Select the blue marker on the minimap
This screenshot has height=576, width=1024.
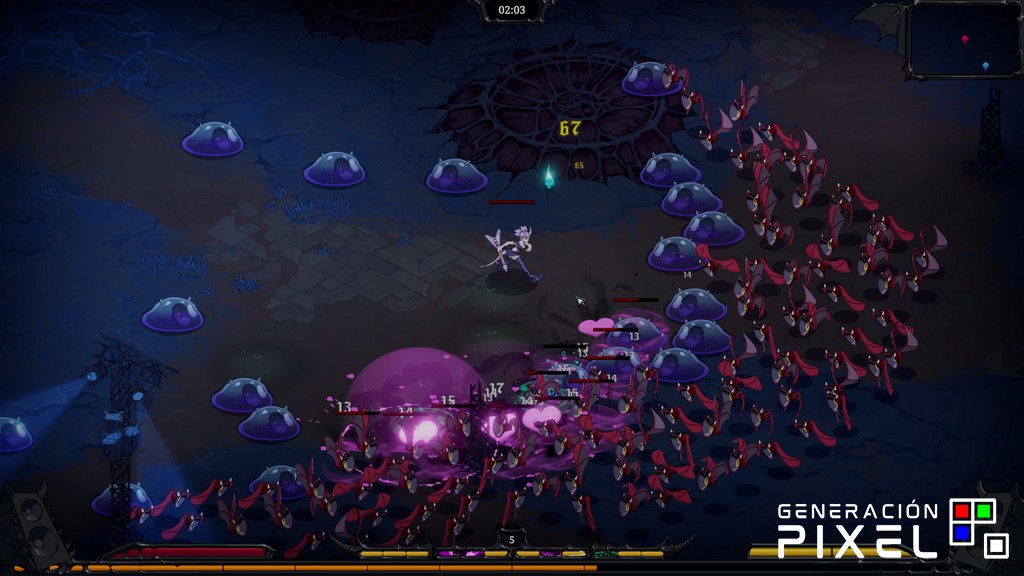coord(986,66)
